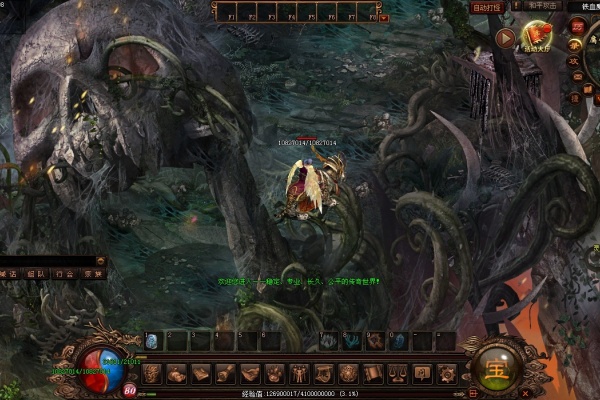The height and width of the screenshot is (400, 600).
Task: Click the two-warriors icon in bottom menu bar
Action: pyautogui.click(x=299, y=374)
